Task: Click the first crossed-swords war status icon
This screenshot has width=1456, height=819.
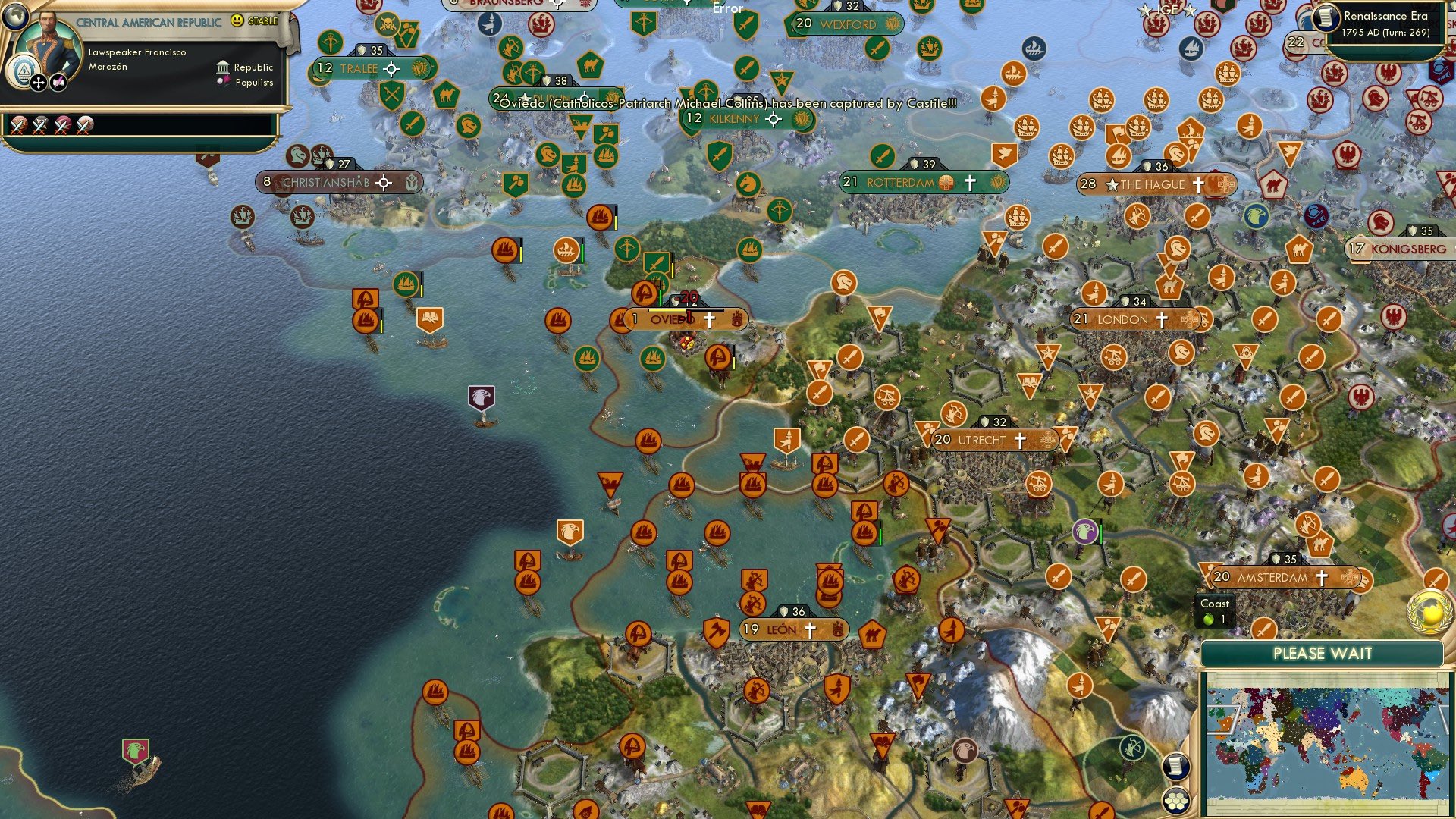Action: pyautogui.click(x=19, y=126)
